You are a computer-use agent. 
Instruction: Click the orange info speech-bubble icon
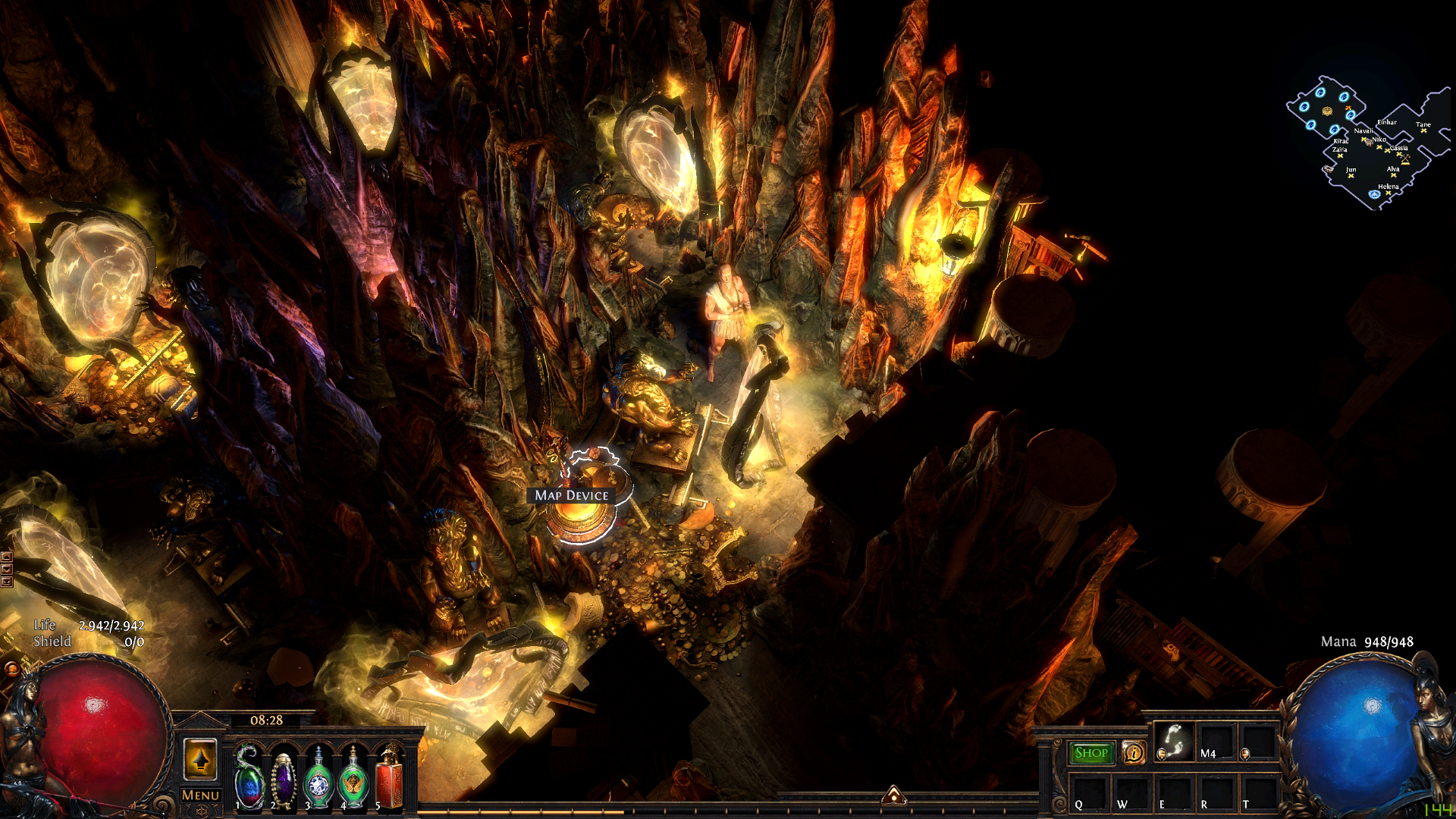point(1134,752)
